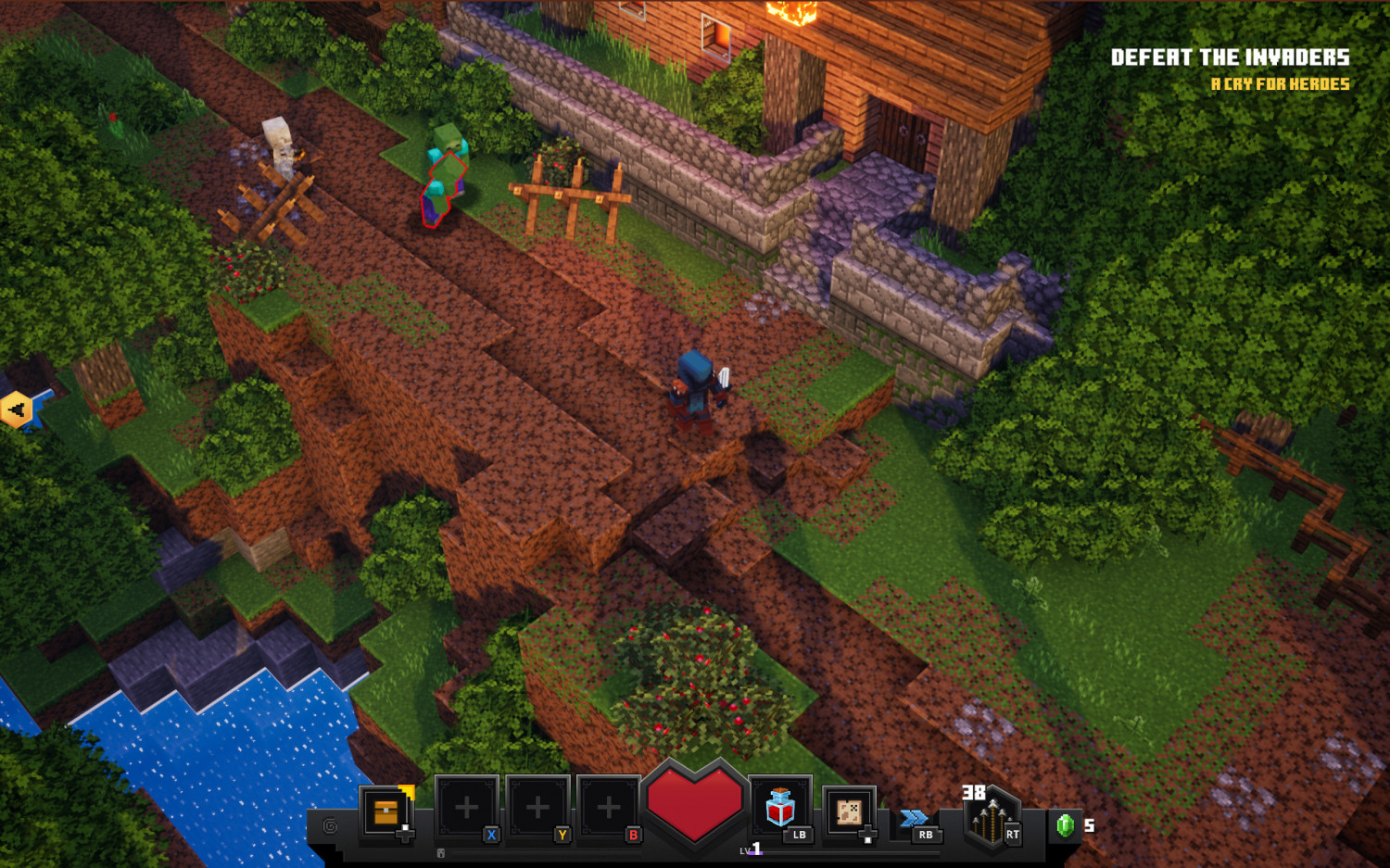Click the RB button label
This screenshot has height=868, width=1390.
click(926, 835)
